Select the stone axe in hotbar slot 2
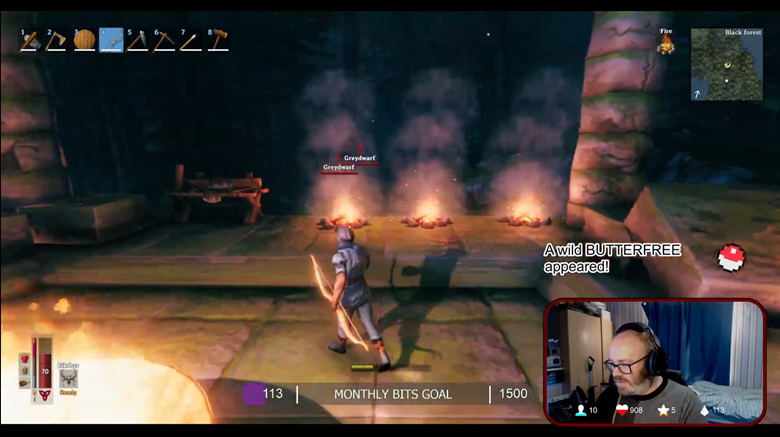 57,41
